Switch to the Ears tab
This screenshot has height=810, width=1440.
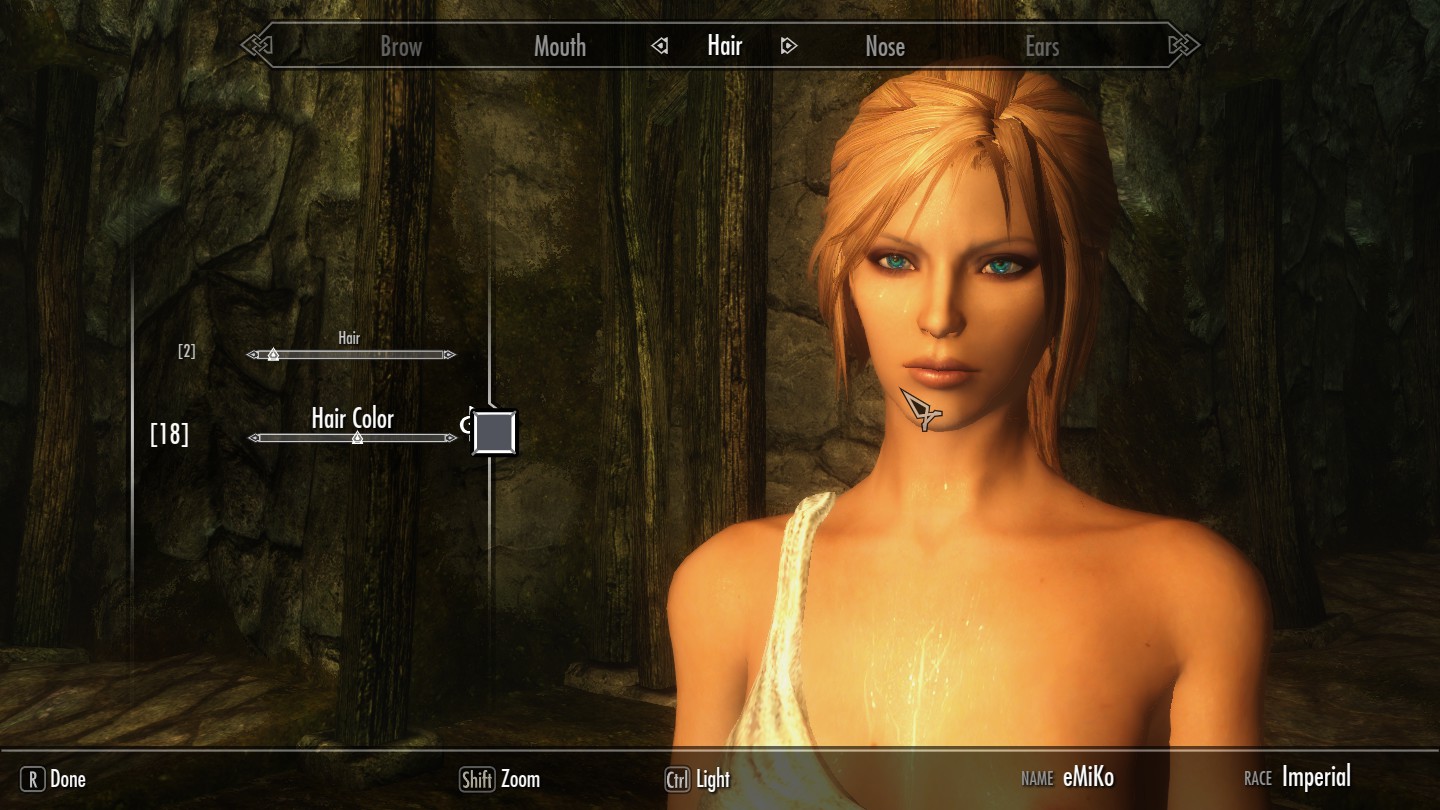coord(1041,46)
